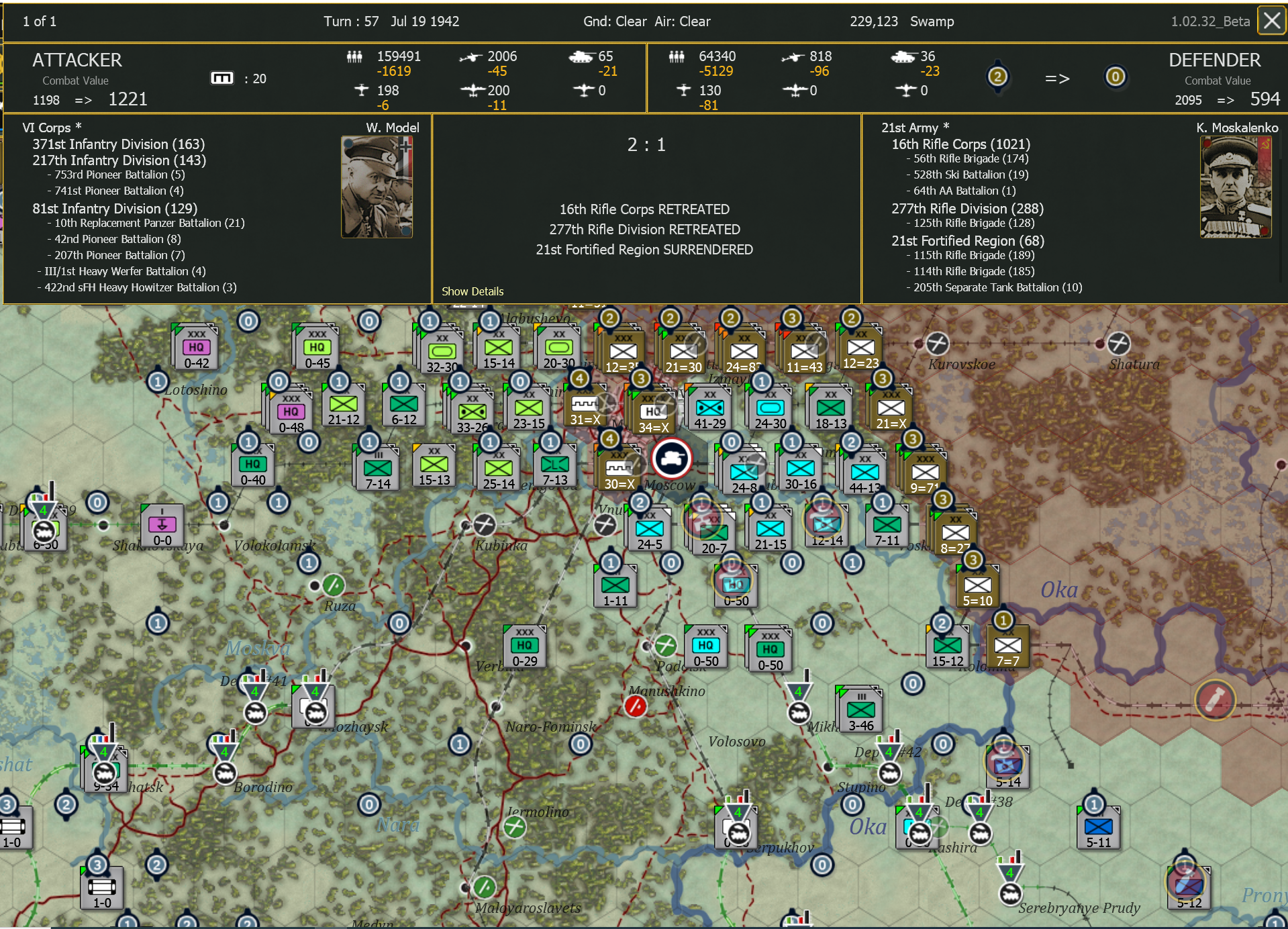1288x929 pixels.
Task: Click HQ counter 0-29 near Verbilki
Action: click(x=524, y=646)
